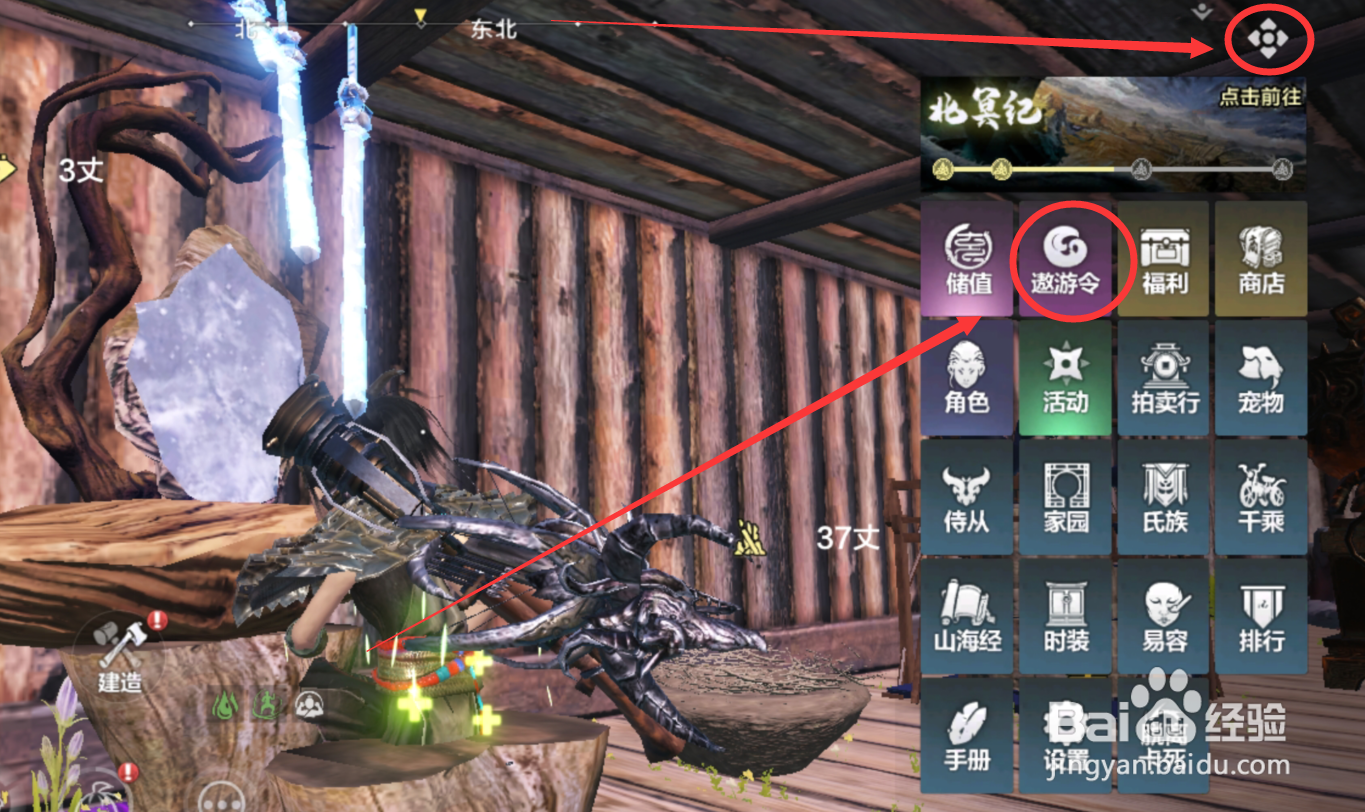Open the 宠物 pet menu
This screenshot has height=812, width=1365.
coord(1261,378)
